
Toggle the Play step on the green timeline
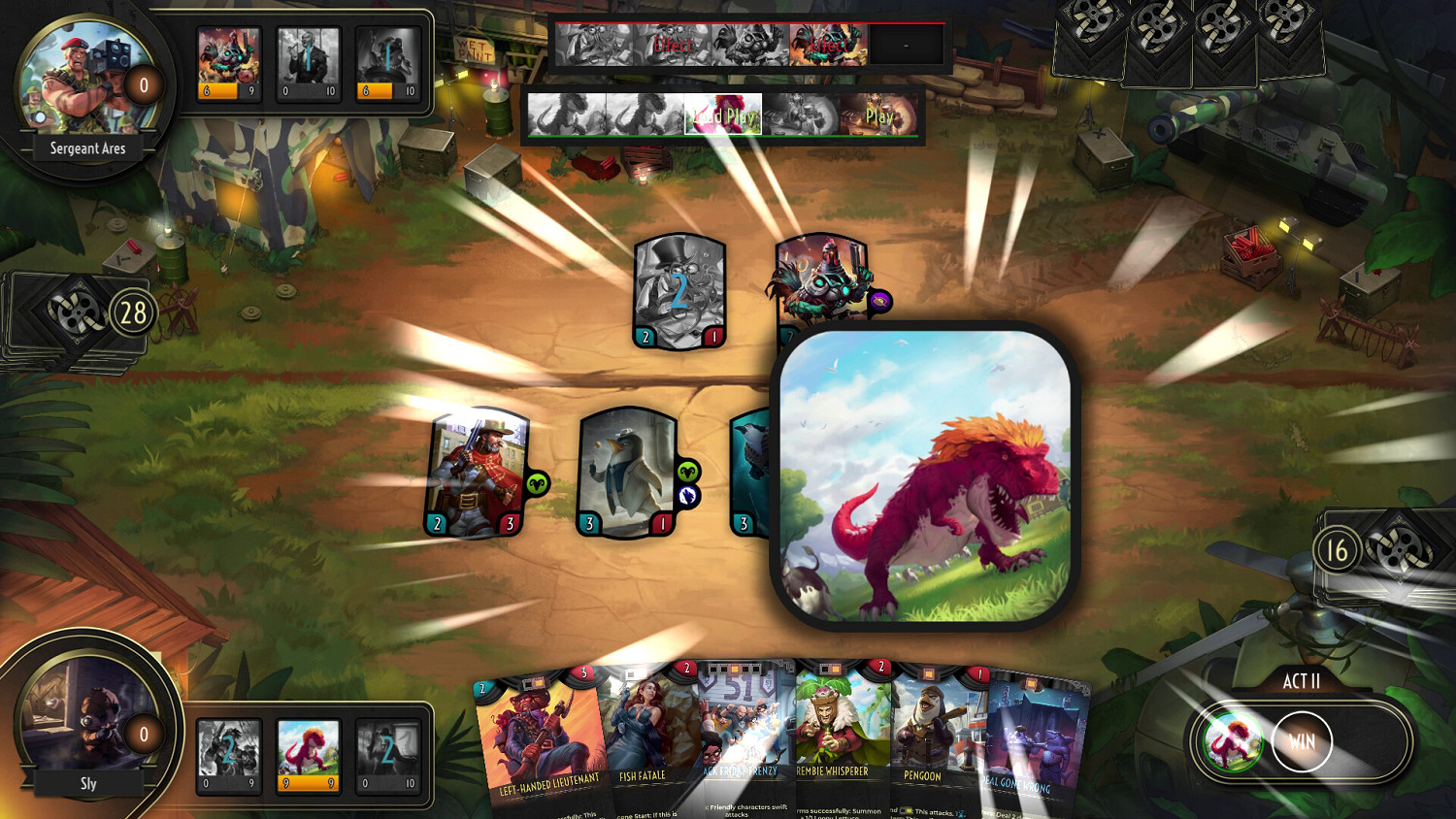pos(879,115)
